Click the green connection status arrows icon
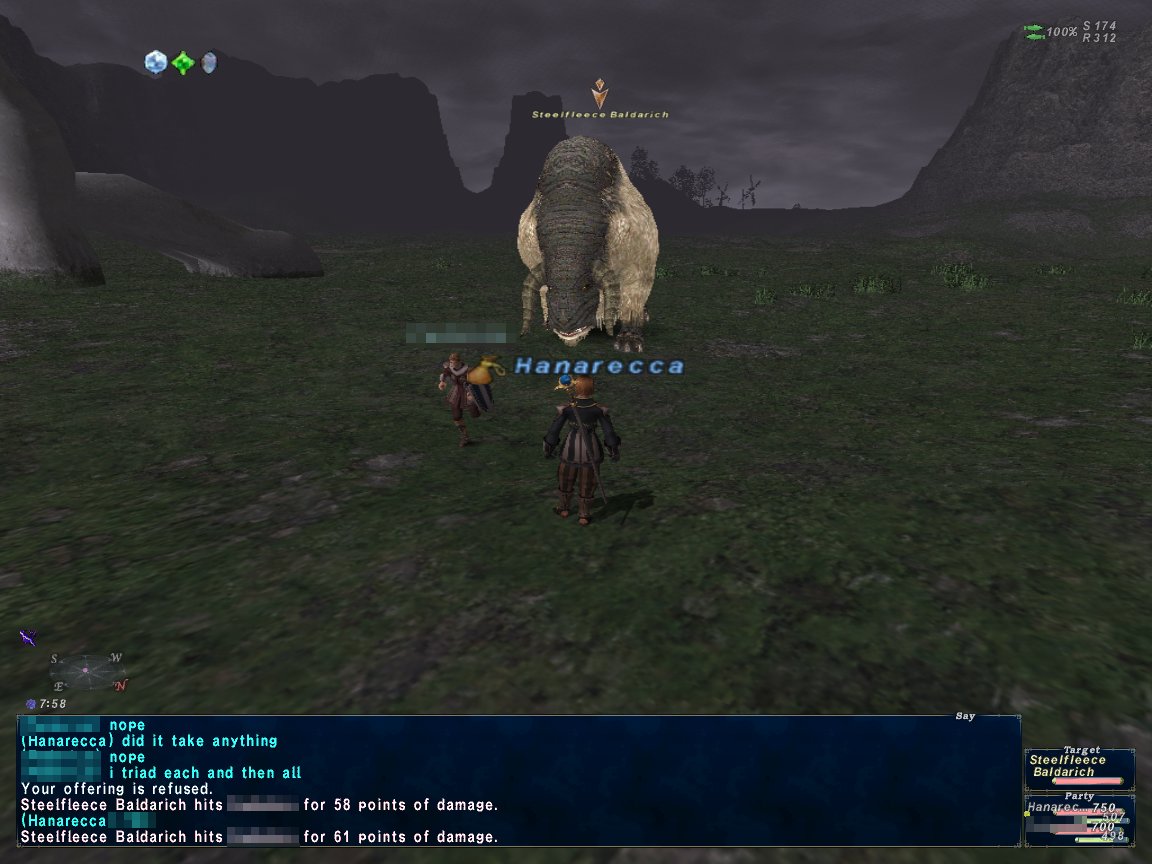The width and height of the screenshot is (1152, 864). (x=1033, y=32)
